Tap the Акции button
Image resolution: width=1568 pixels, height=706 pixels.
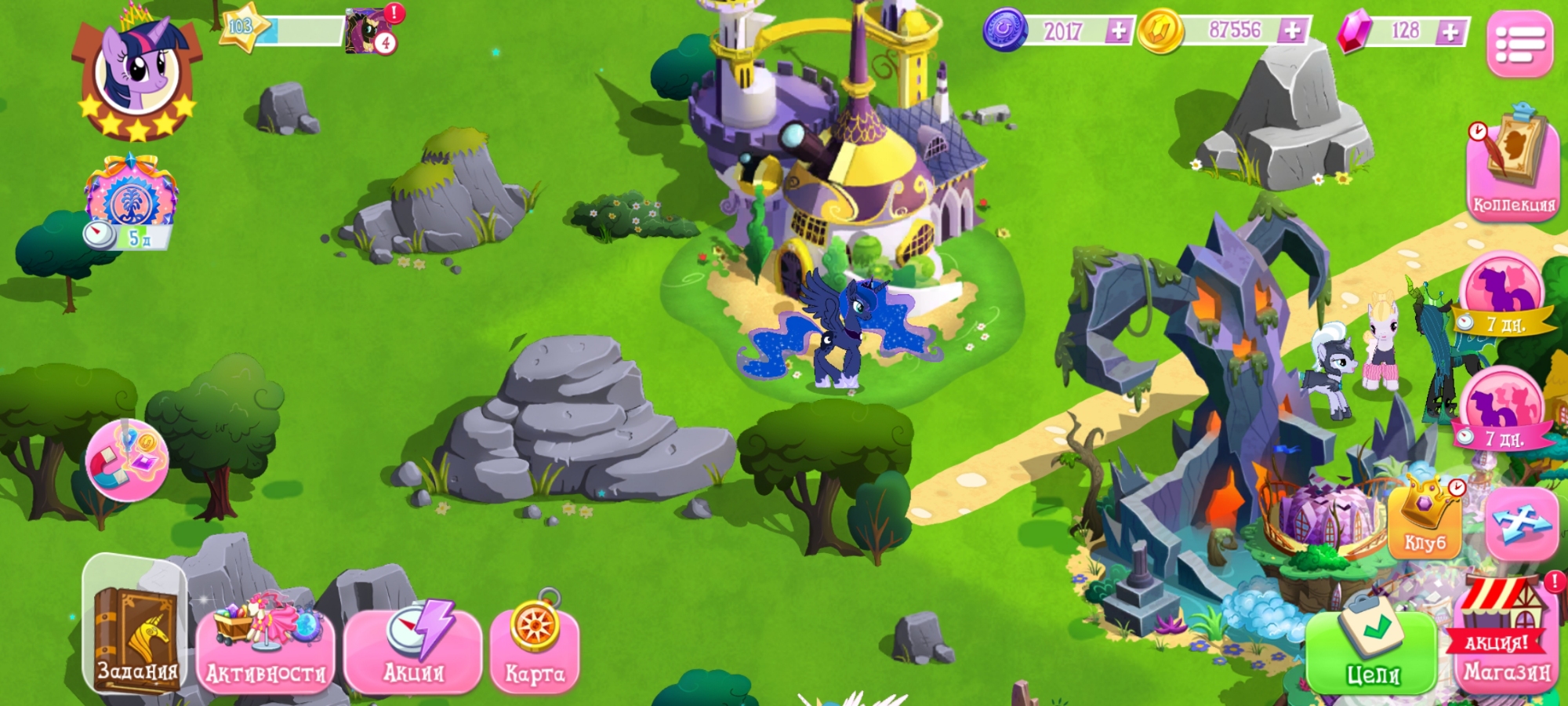[x=413, y=650]
